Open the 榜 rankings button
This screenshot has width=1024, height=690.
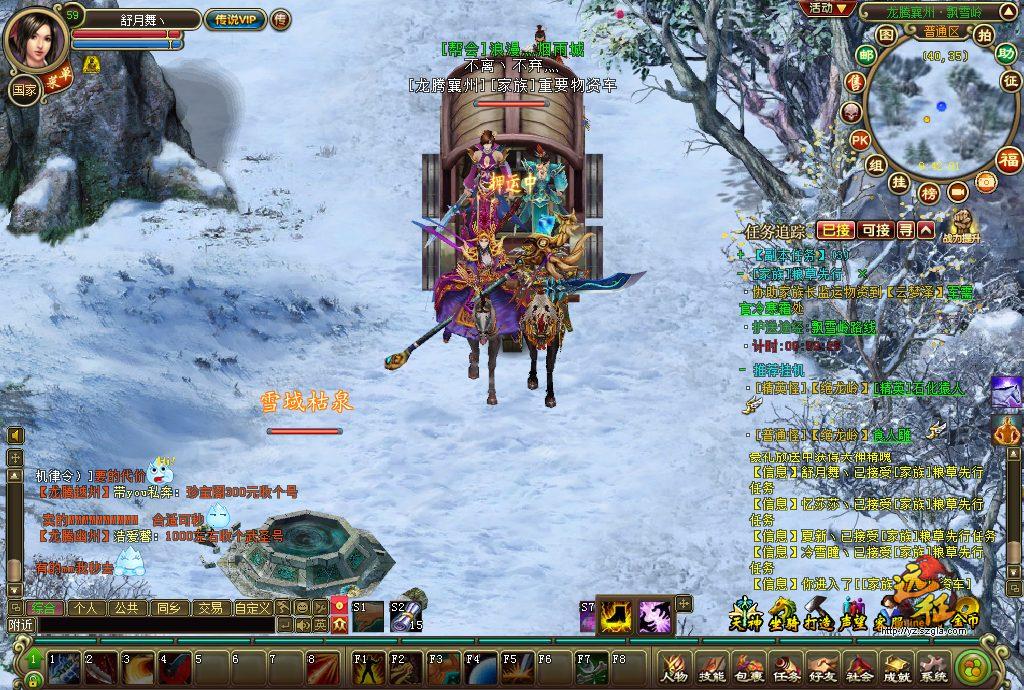929,192
